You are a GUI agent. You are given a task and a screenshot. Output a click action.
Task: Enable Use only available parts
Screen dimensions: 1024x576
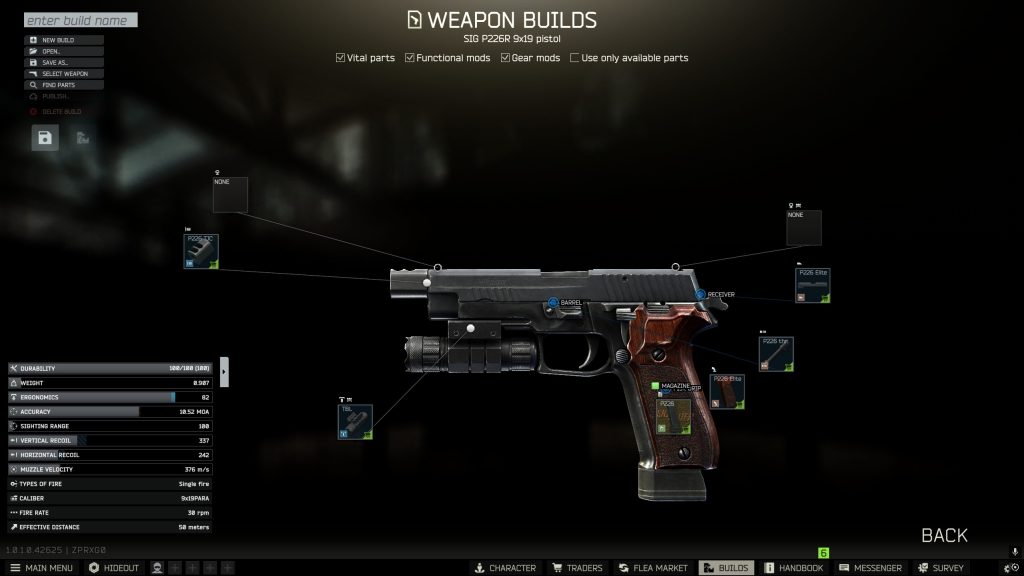coord(575,58)
